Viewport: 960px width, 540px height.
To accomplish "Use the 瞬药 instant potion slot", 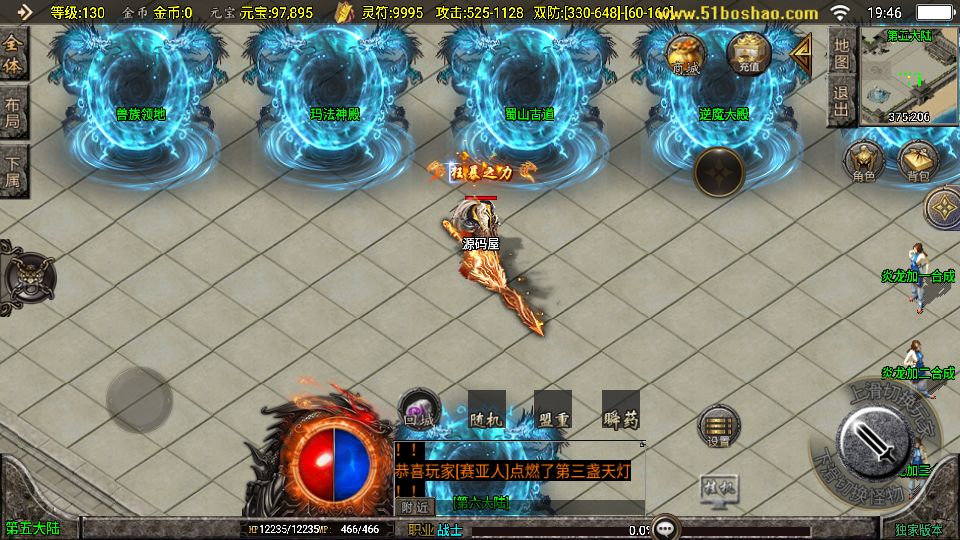I will tap(620, 411).
